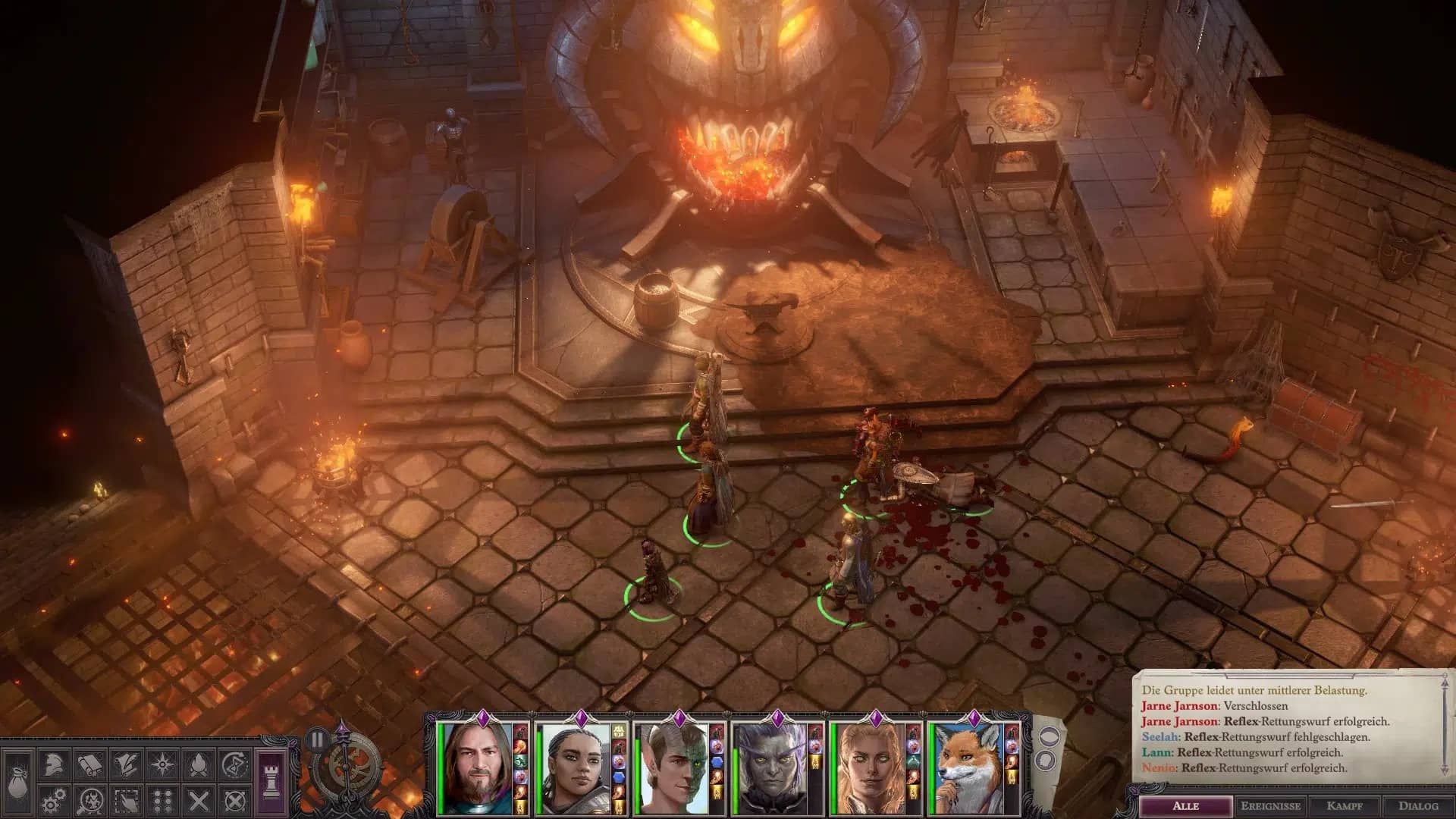The width and height of the screenshot is (1456, 819).
Task: Open the local map compass-star icon
Action: pyautogui.click(x=161, y=764)
